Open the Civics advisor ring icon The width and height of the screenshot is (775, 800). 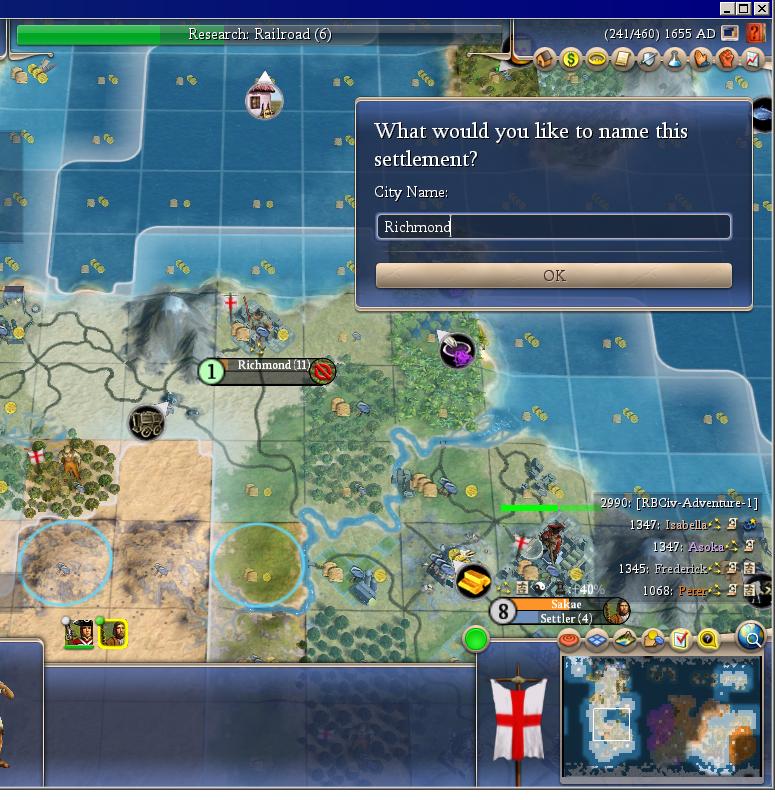click(x=597, y=60)
